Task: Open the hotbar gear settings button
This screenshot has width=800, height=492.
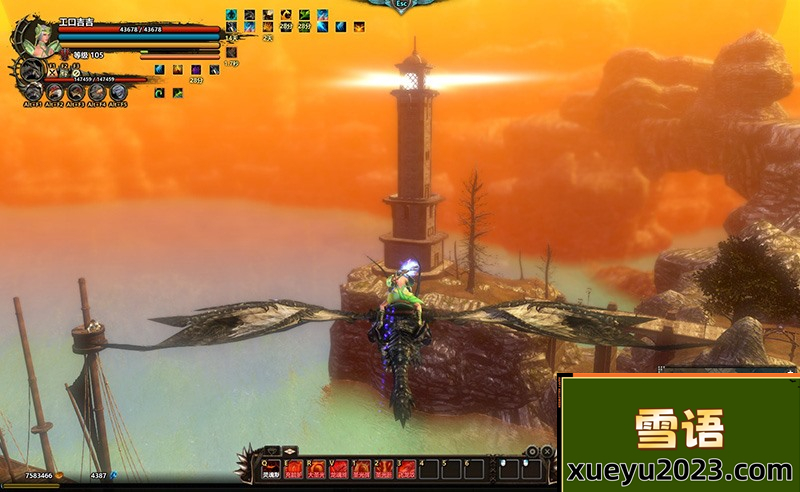Action: click(533, 452)
